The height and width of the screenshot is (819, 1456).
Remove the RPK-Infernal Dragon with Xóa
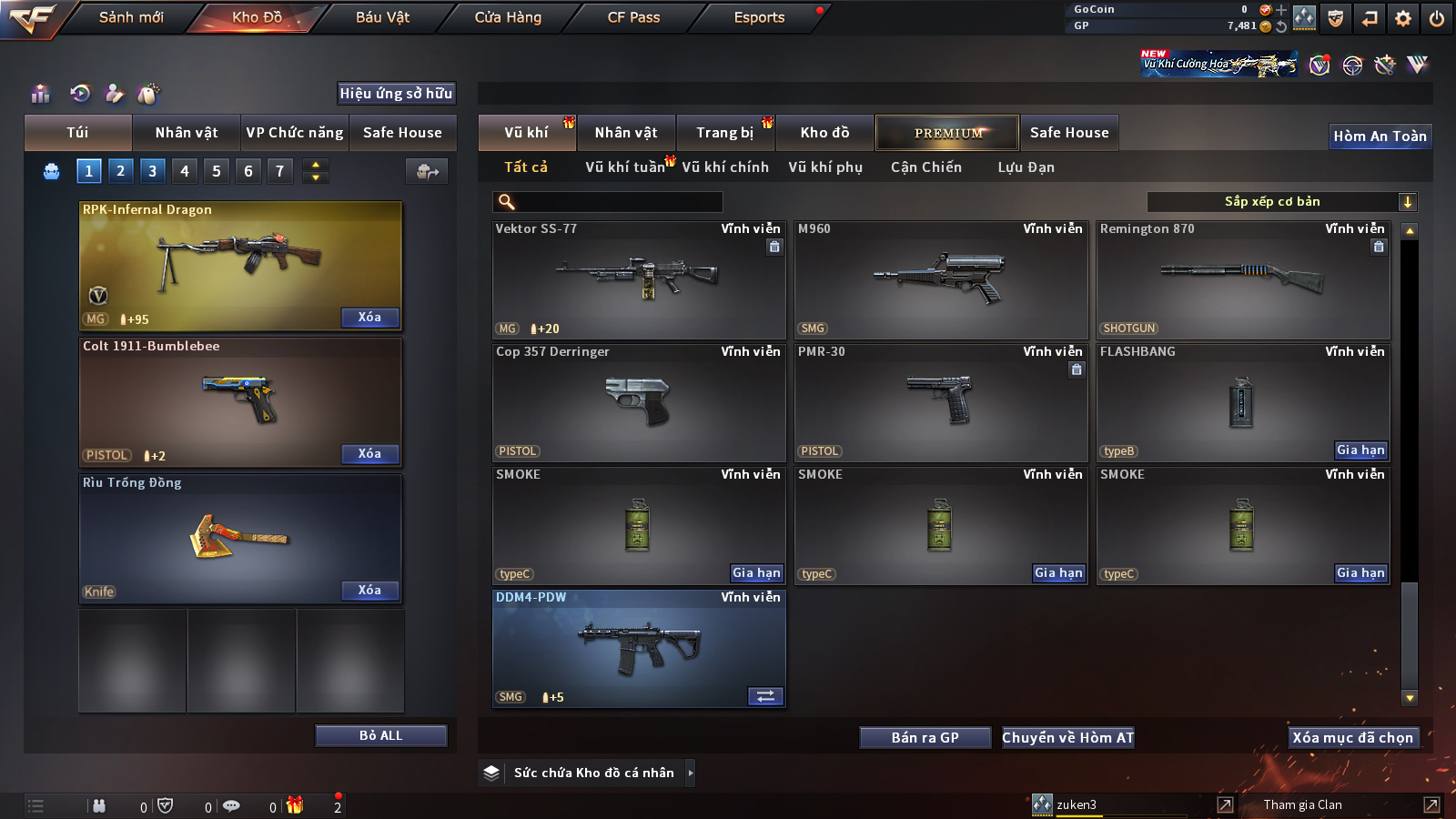tap(369, 318)
